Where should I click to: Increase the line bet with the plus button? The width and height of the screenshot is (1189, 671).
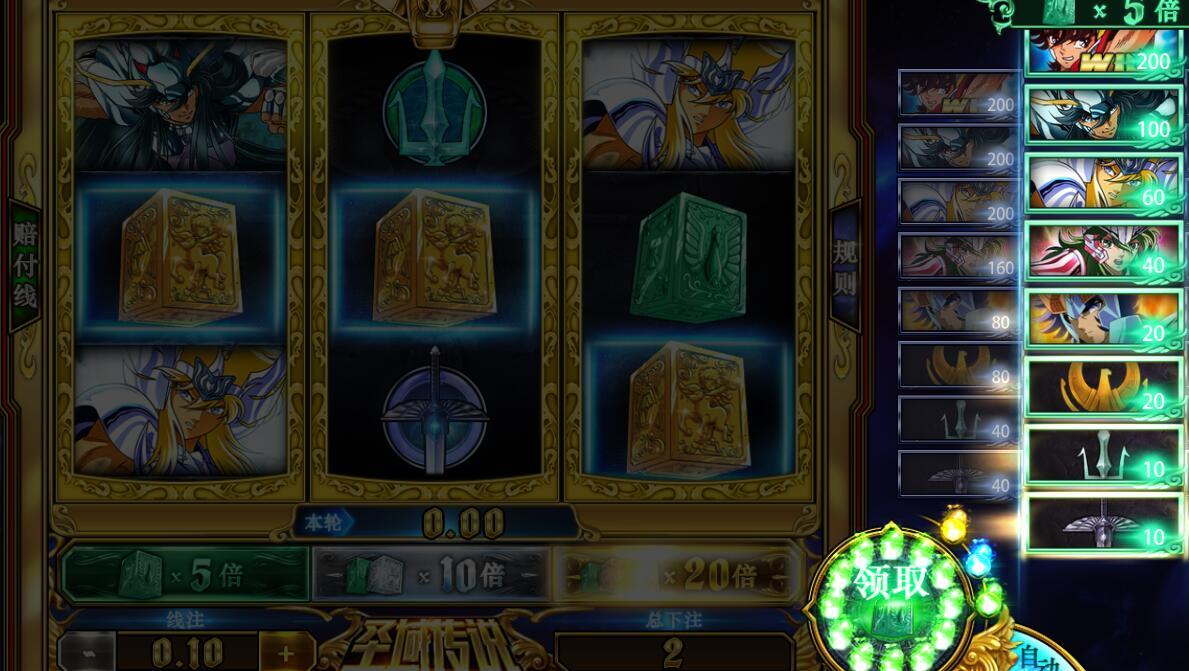[285, 653]
